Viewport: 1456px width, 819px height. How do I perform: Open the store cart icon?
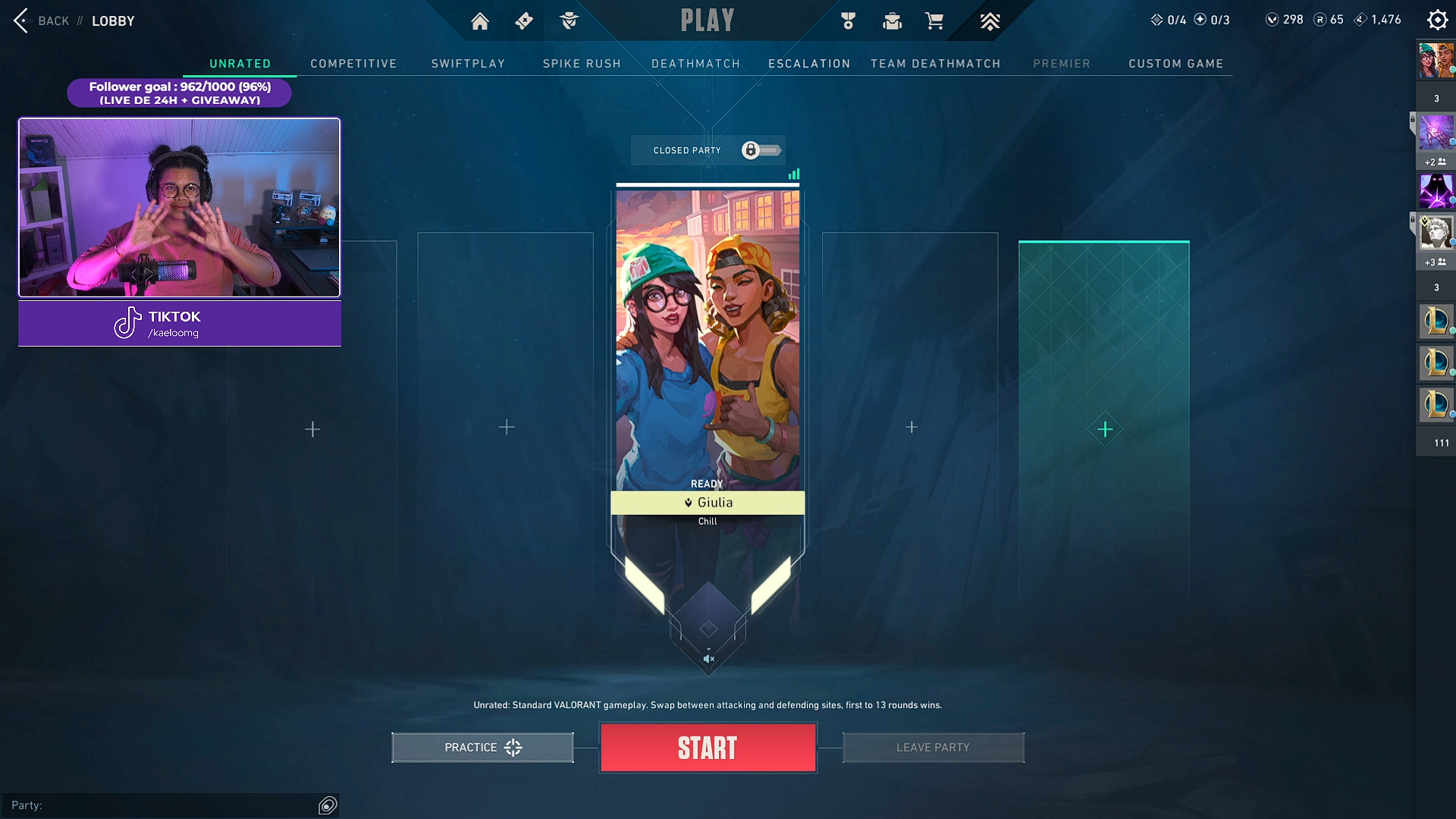pos(934,21)
